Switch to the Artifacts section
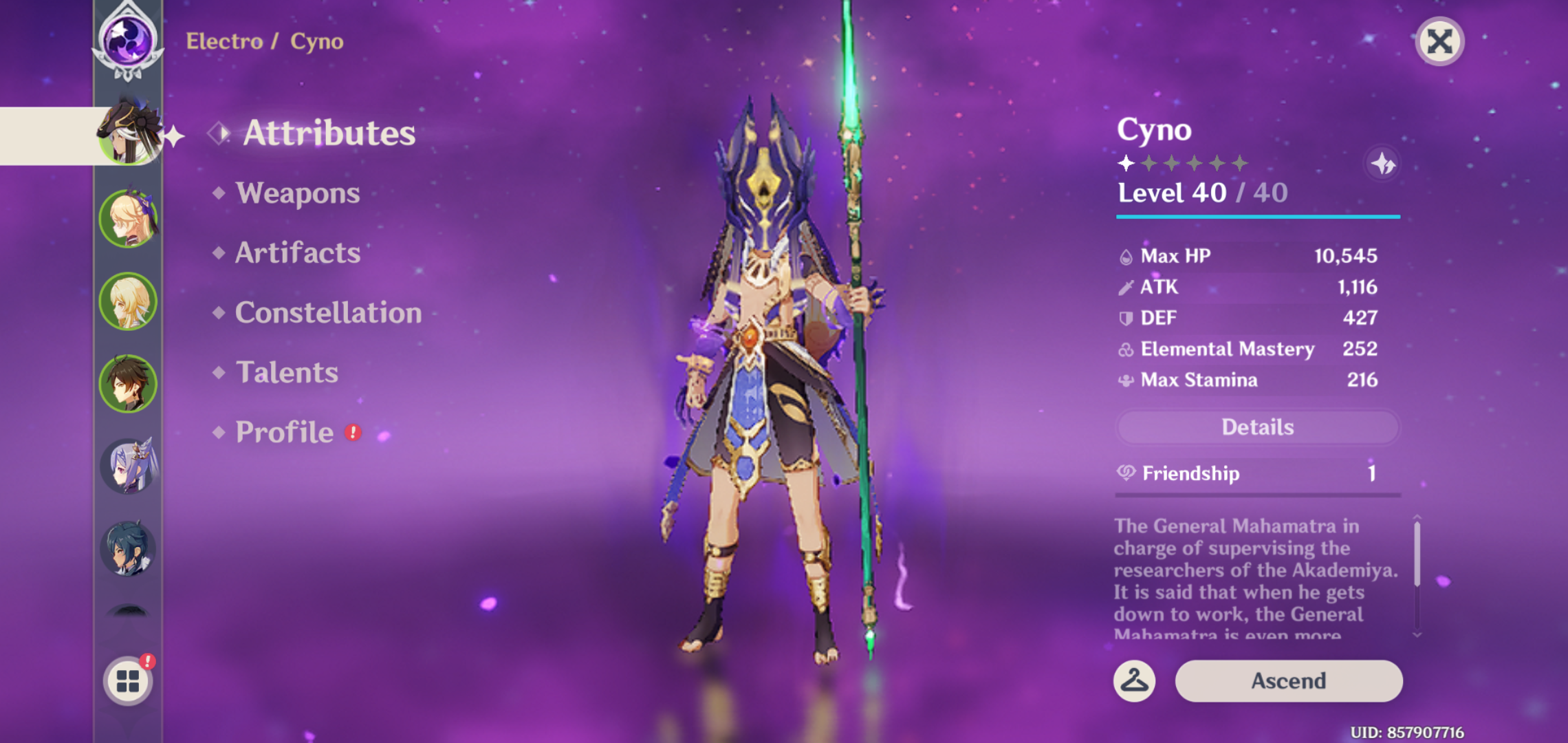This screenshot has width=1568, height=743. (x=297, y=253)
